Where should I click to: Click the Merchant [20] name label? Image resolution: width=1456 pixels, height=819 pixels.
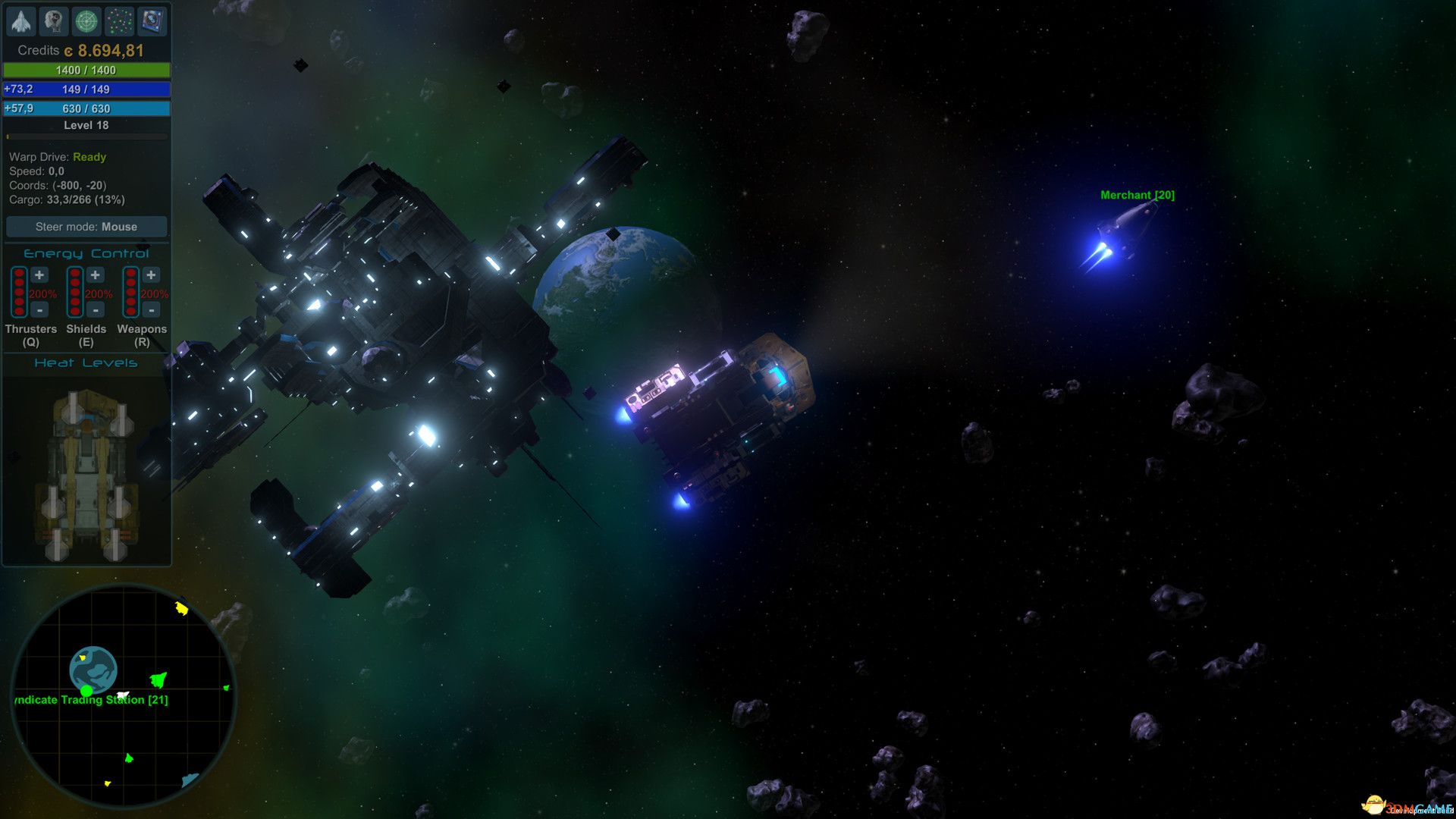pos(1136,195)
